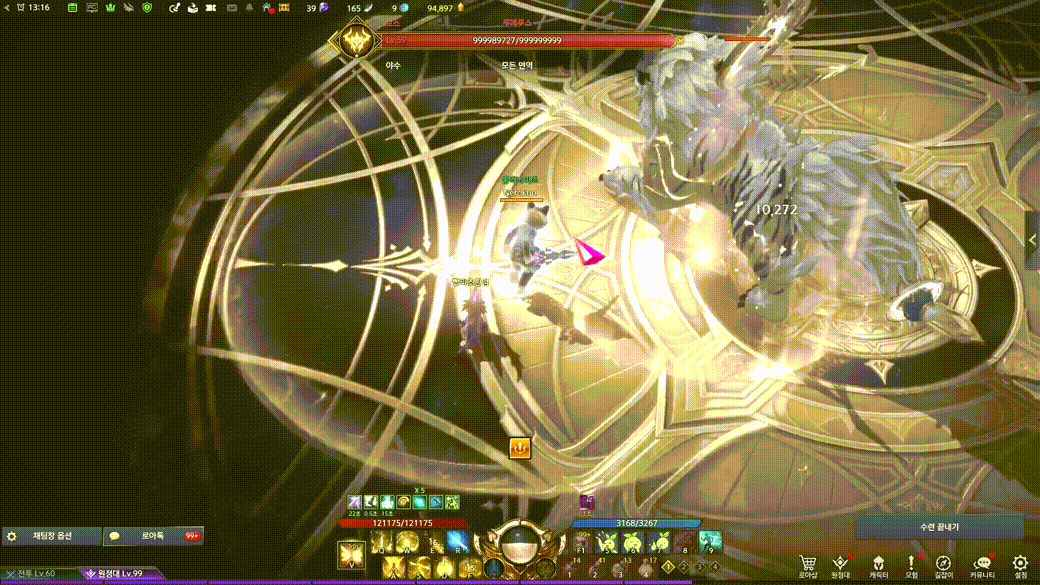Open the 원정대 expedition menu

(840, 564)
